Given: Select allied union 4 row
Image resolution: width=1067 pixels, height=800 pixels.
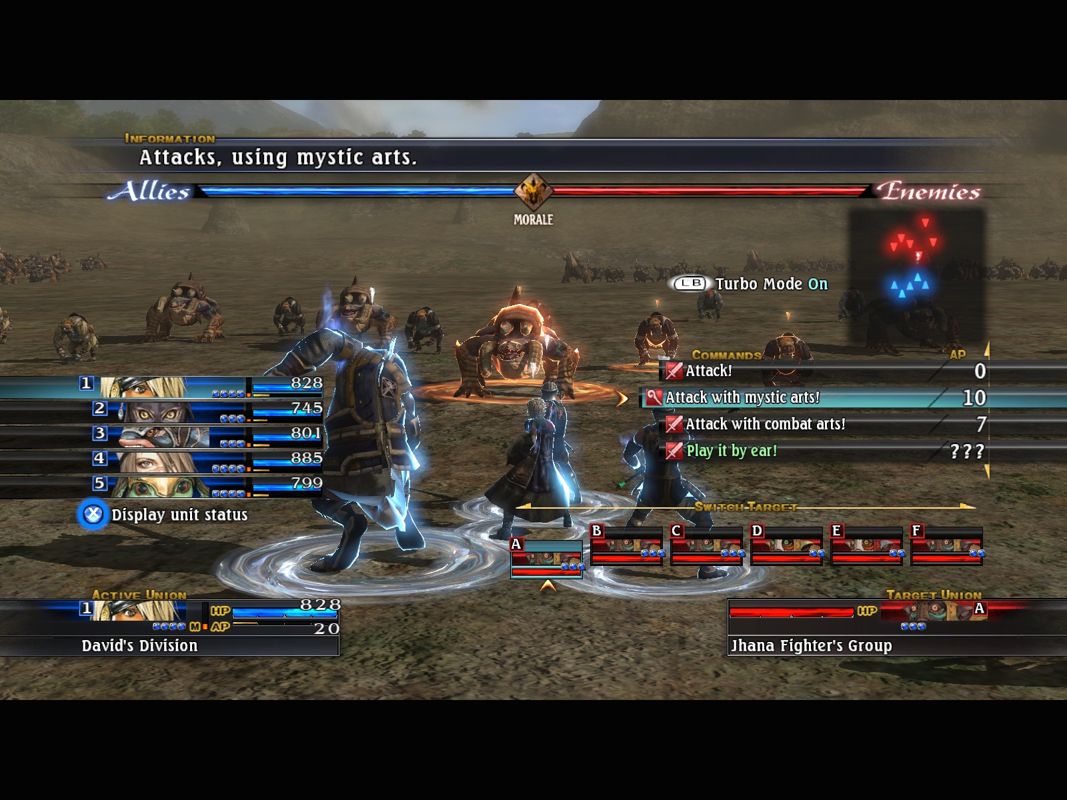Looking at the screenshot, I should pos(200,460).
